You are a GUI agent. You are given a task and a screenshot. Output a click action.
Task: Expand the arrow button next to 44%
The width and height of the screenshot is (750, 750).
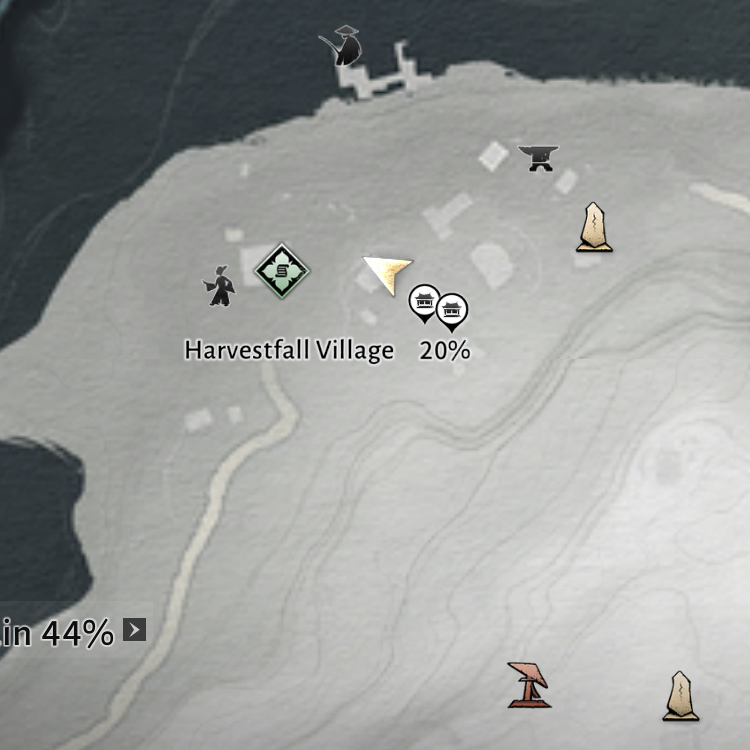135,630
